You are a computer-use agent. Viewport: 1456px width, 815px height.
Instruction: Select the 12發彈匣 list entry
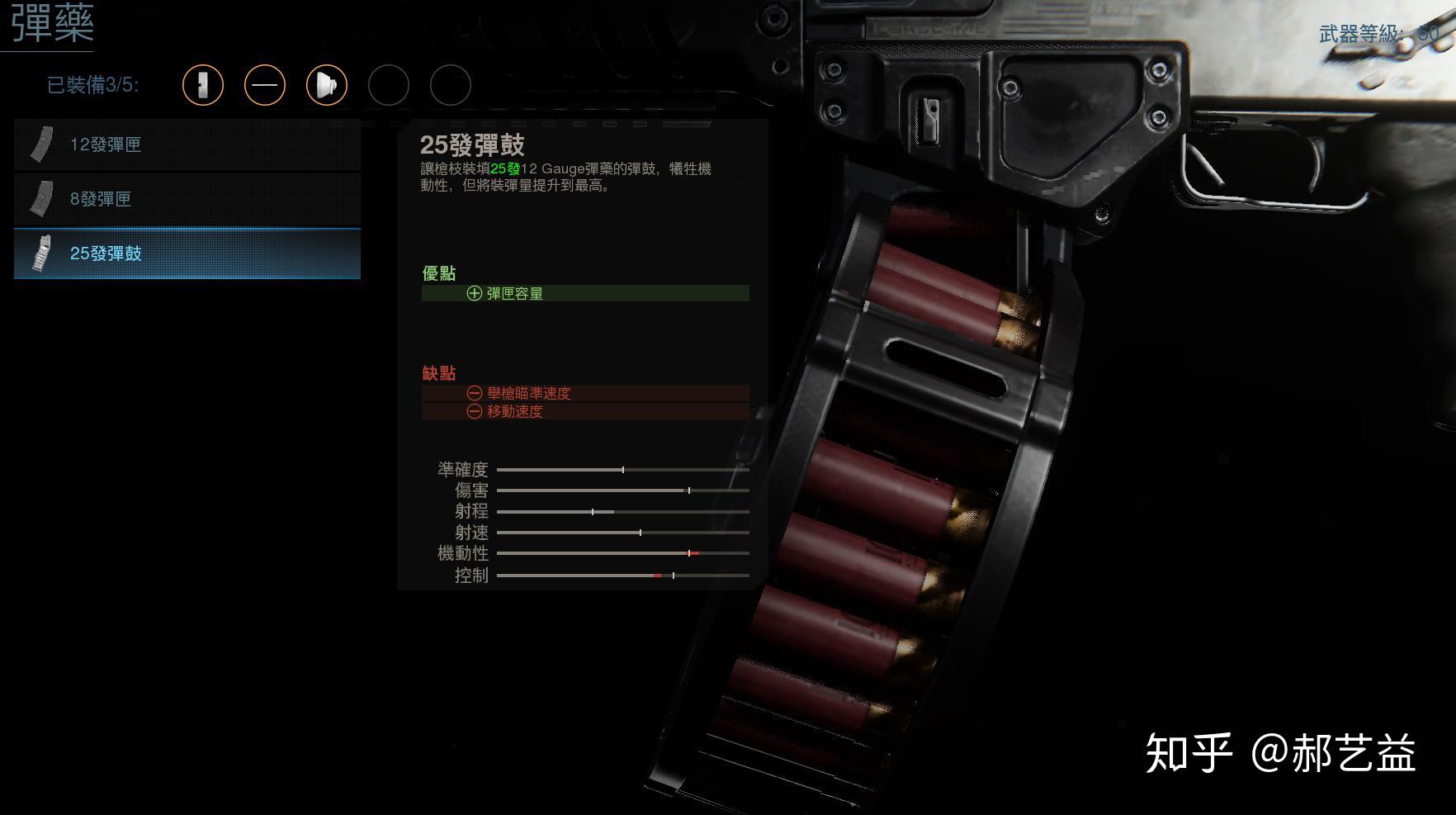(186, 145)
